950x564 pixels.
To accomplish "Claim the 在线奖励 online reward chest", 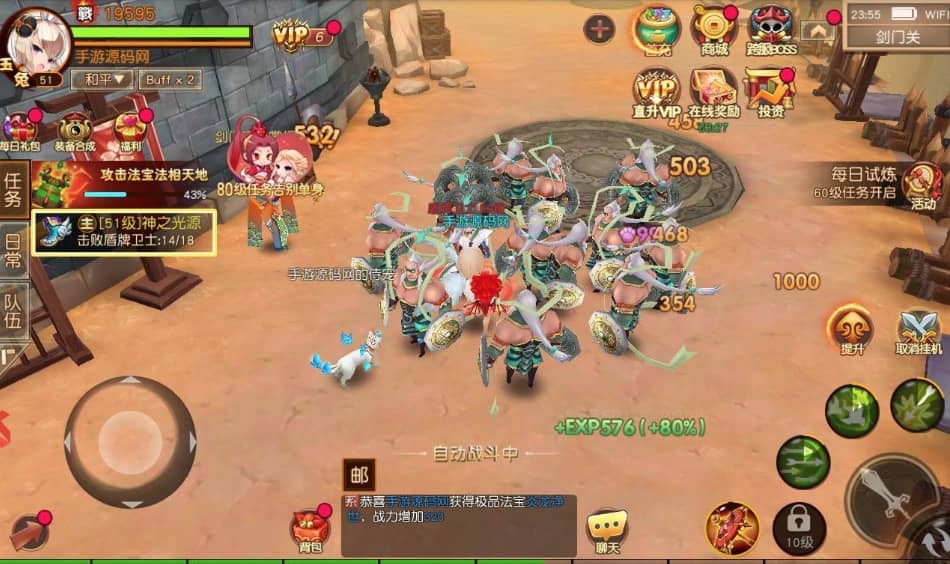I will click(714, 93).
